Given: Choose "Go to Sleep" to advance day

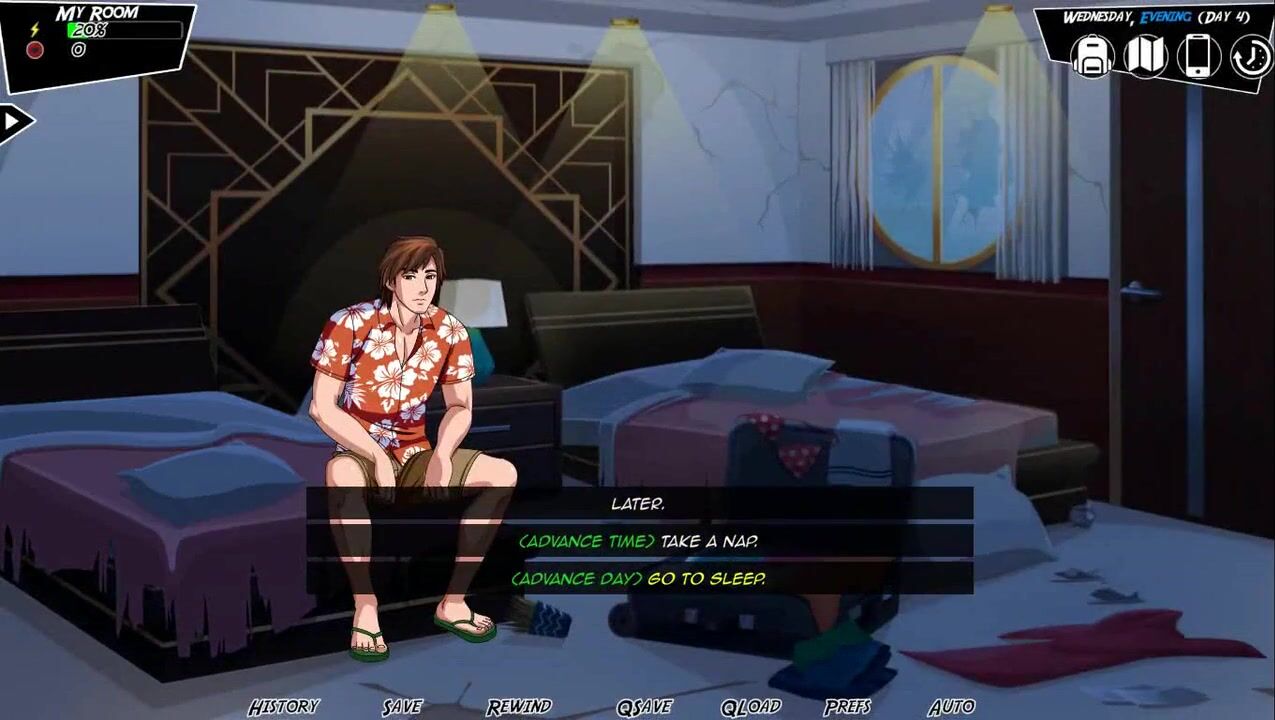Looking at the screenshot, I should pyautogui.click(x=638, y=578).
